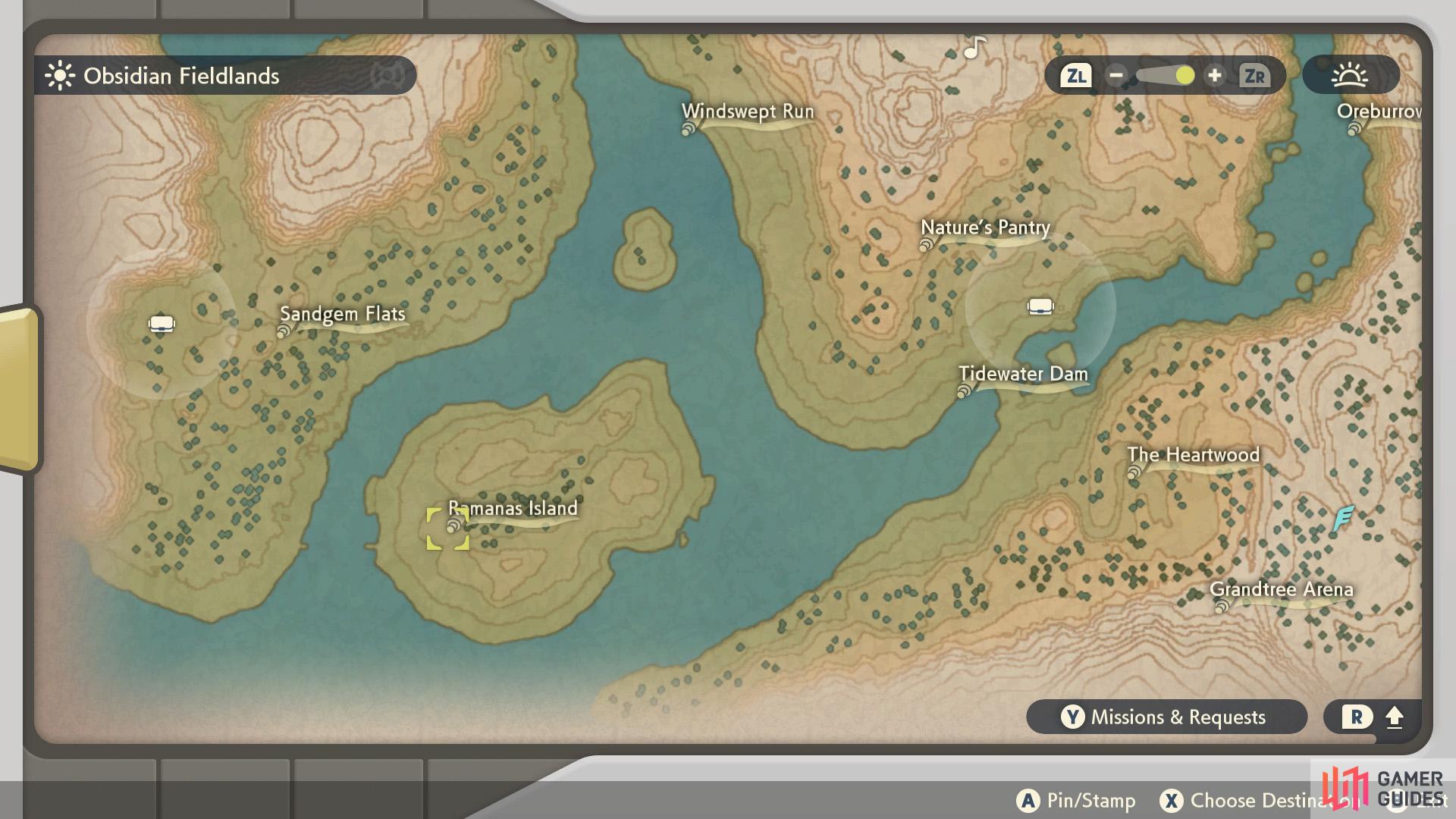This screenshot has width=1456, height=819.
Task: Select The Heartwood location marker
Action: pyautogui.click(x=1134, y=472)
